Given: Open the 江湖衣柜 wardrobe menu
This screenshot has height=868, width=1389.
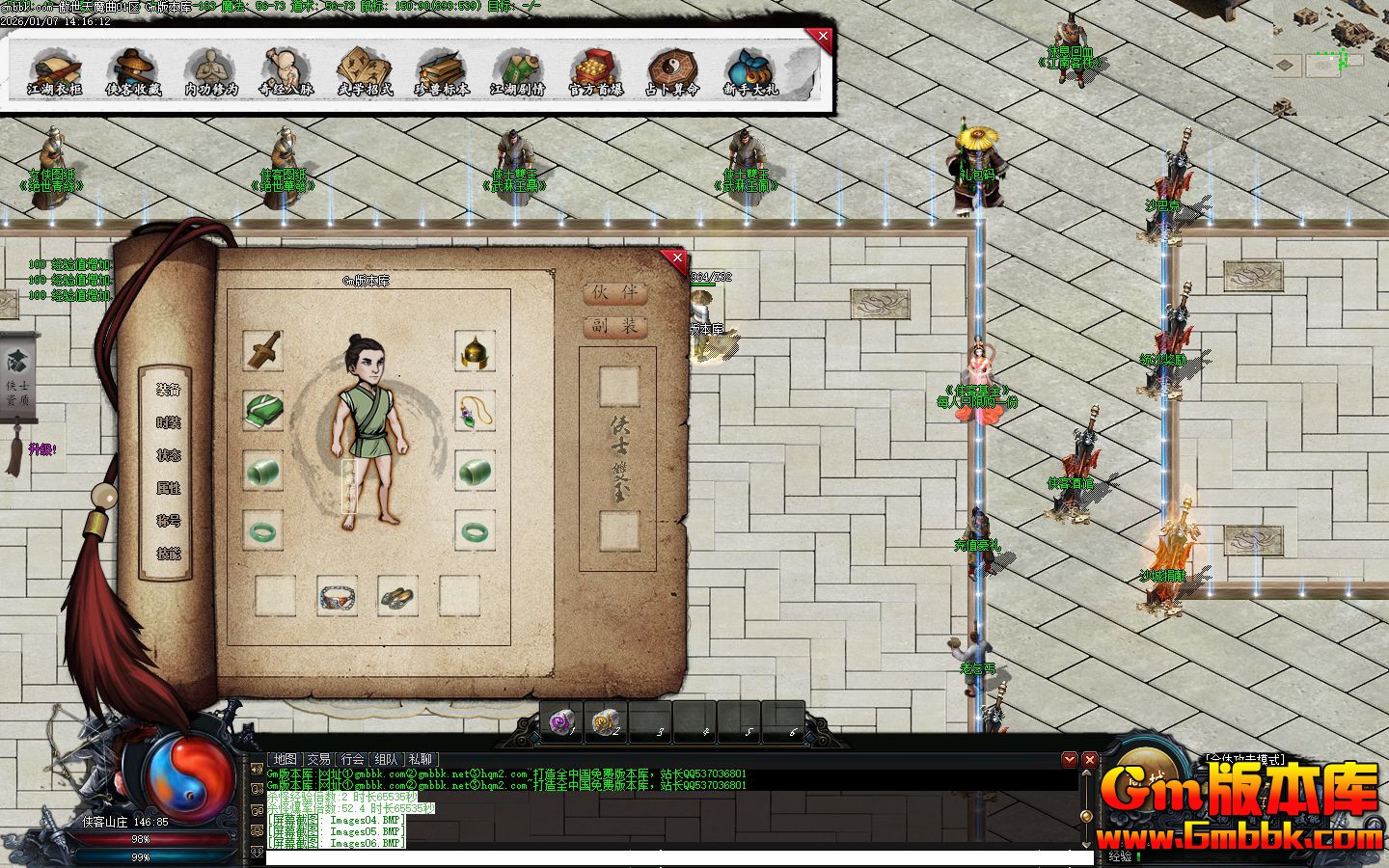Looking at the screenshot, I should pyautogui.click(x=54, y=71).
